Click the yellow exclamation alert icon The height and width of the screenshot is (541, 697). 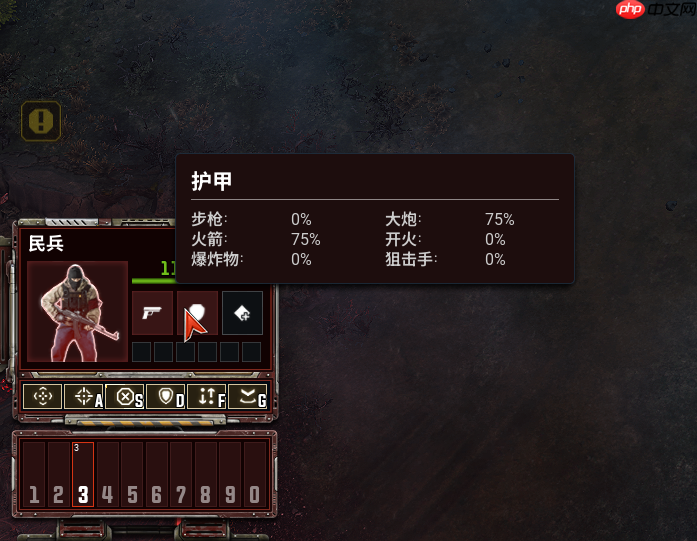coord(41,121)
